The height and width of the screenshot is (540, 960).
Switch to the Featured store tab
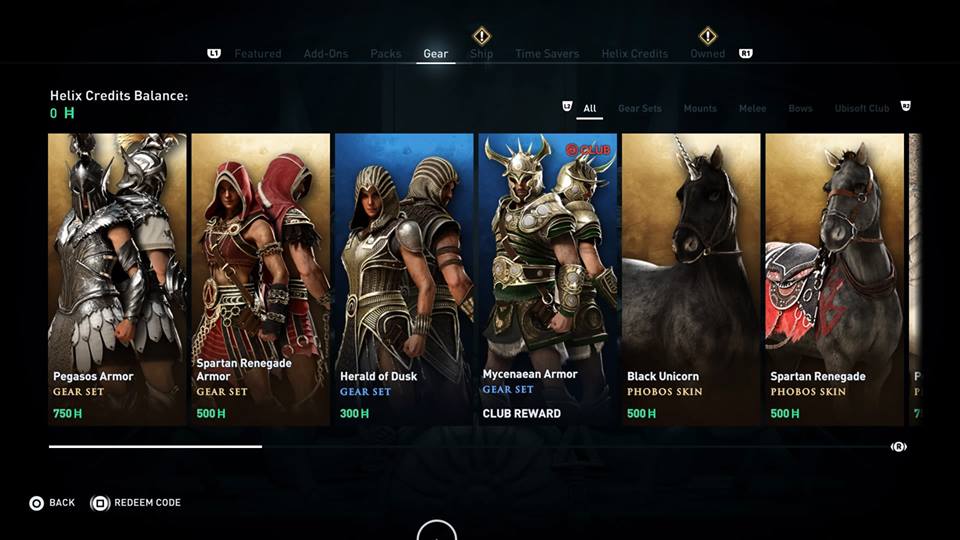coord(258,54)
